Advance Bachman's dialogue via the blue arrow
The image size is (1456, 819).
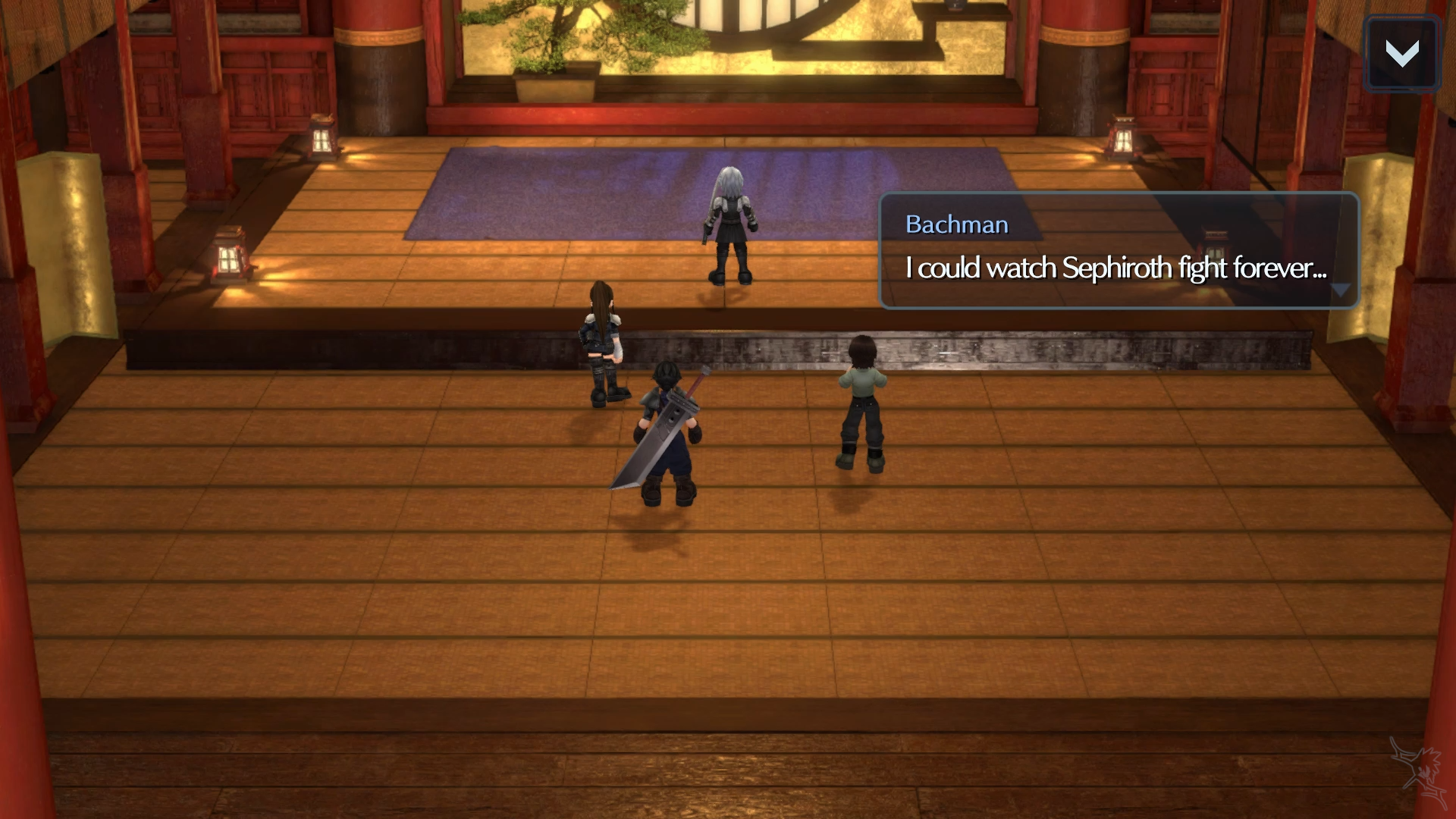point(1340,290)
